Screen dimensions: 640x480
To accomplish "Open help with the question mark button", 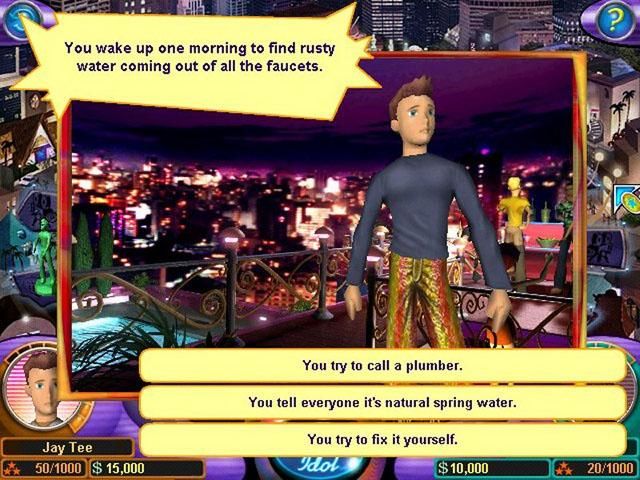I will pyautogui.click(x=613, y=20).
